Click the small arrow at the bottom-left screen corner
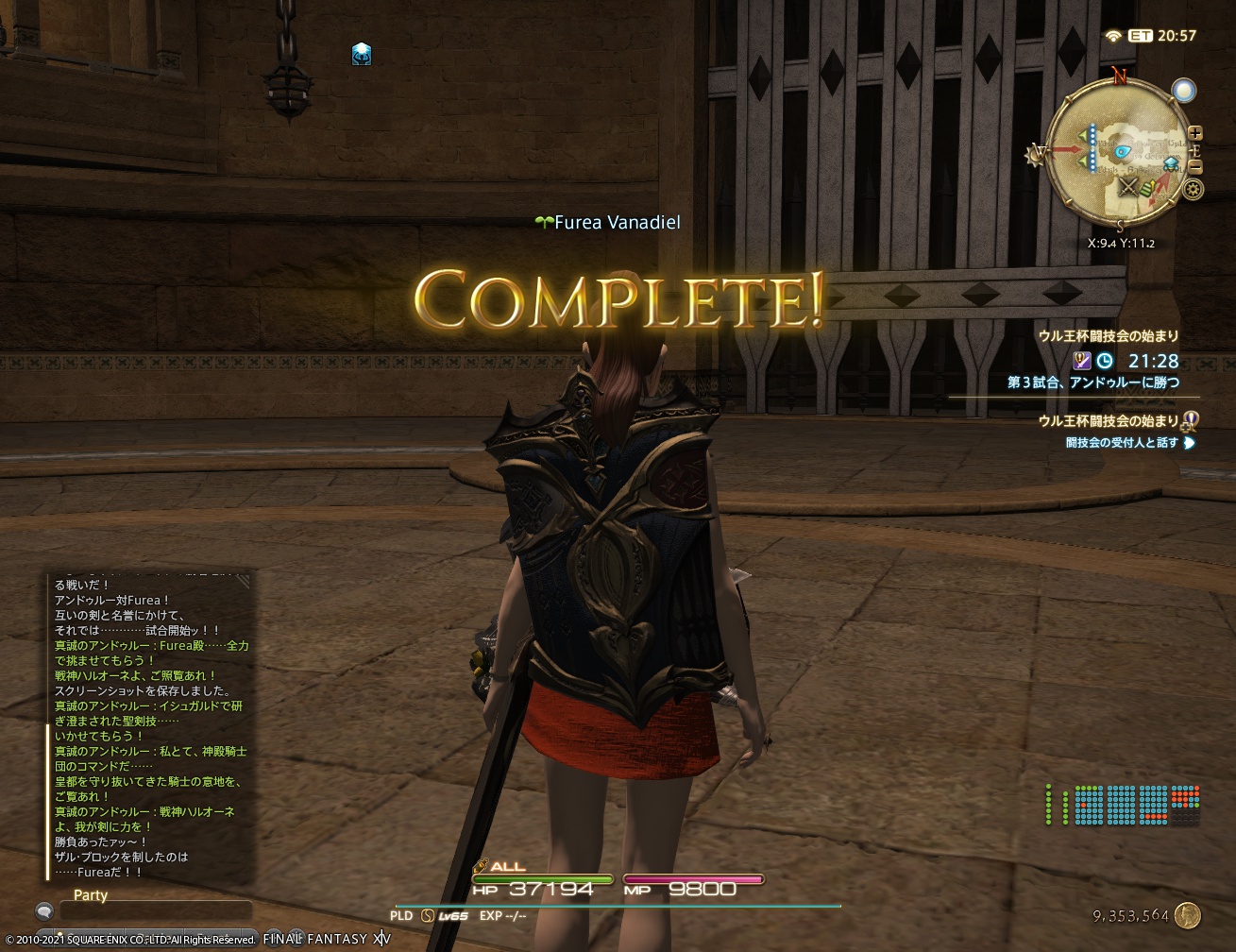 (42, 912)
